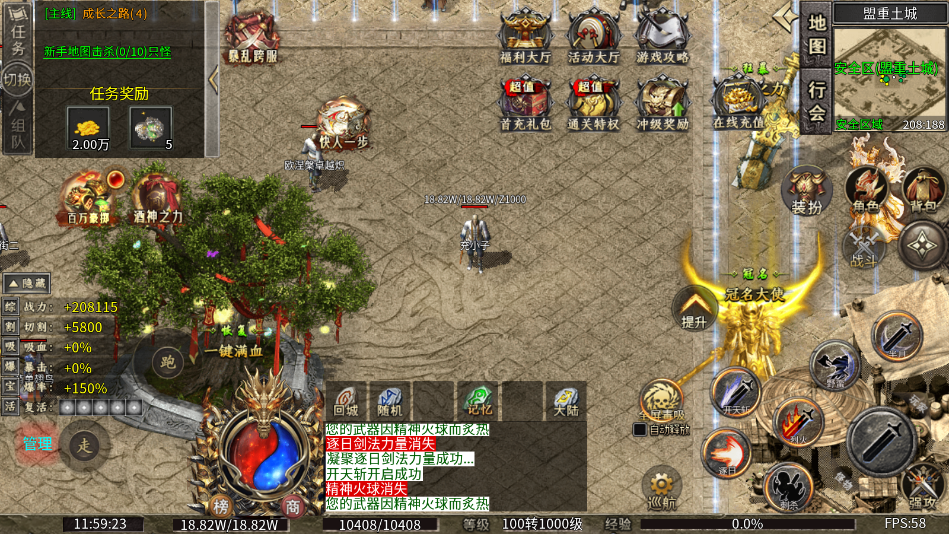
Task: Open the 福利大厅 welfare hall
Action: 525,37
